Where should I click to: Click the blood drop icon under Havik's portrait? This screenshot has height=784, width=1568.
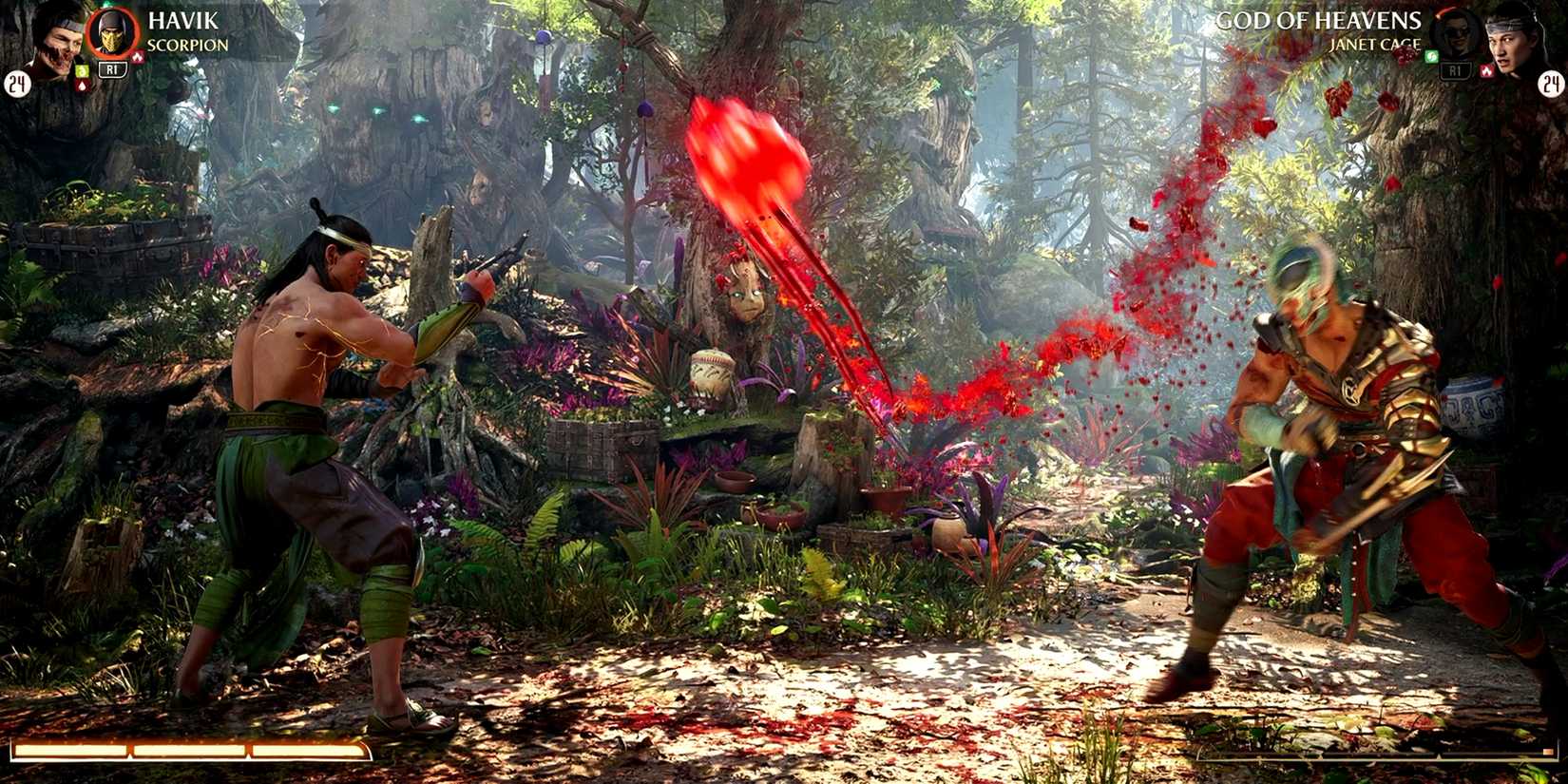click(82, 85)
